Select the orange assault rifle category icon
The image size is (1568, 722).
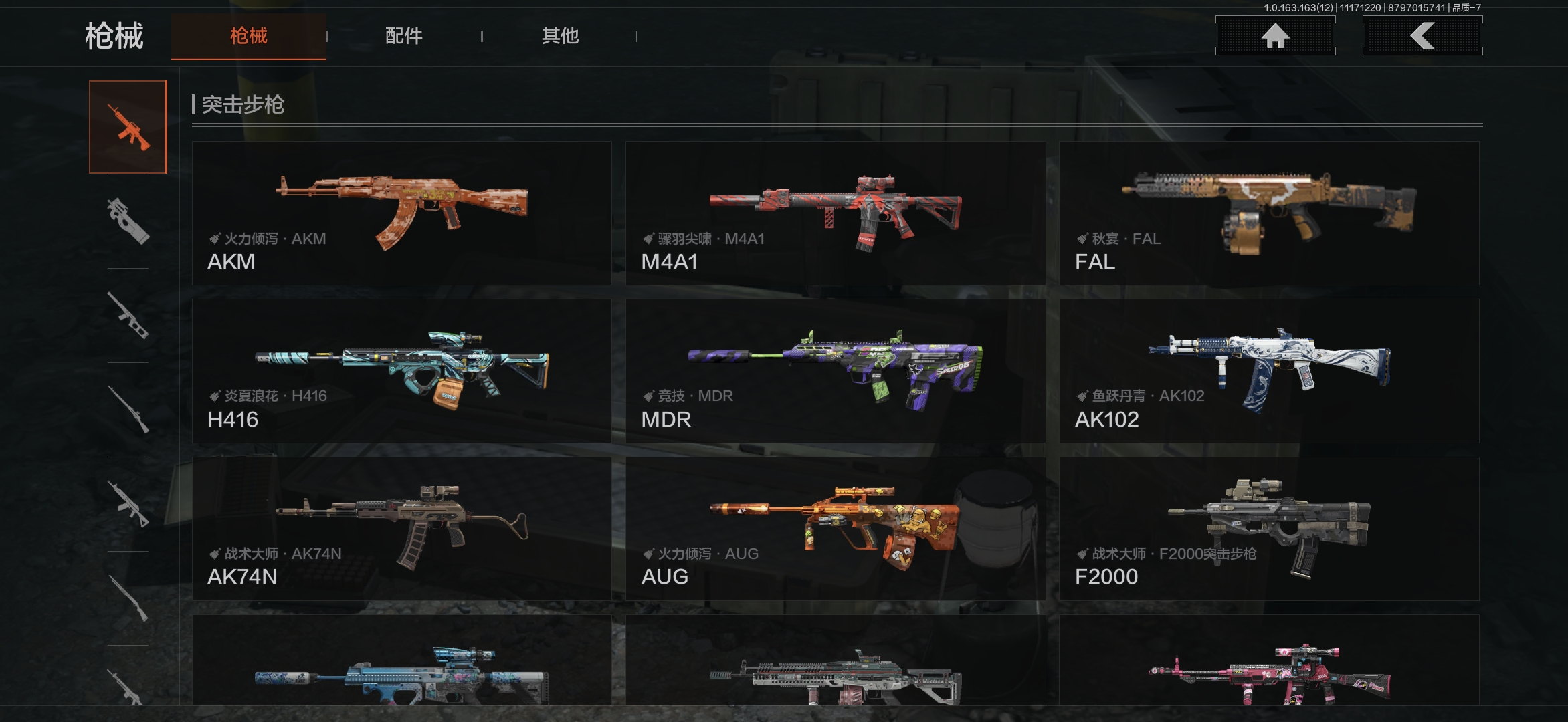[x=128, y=127]
